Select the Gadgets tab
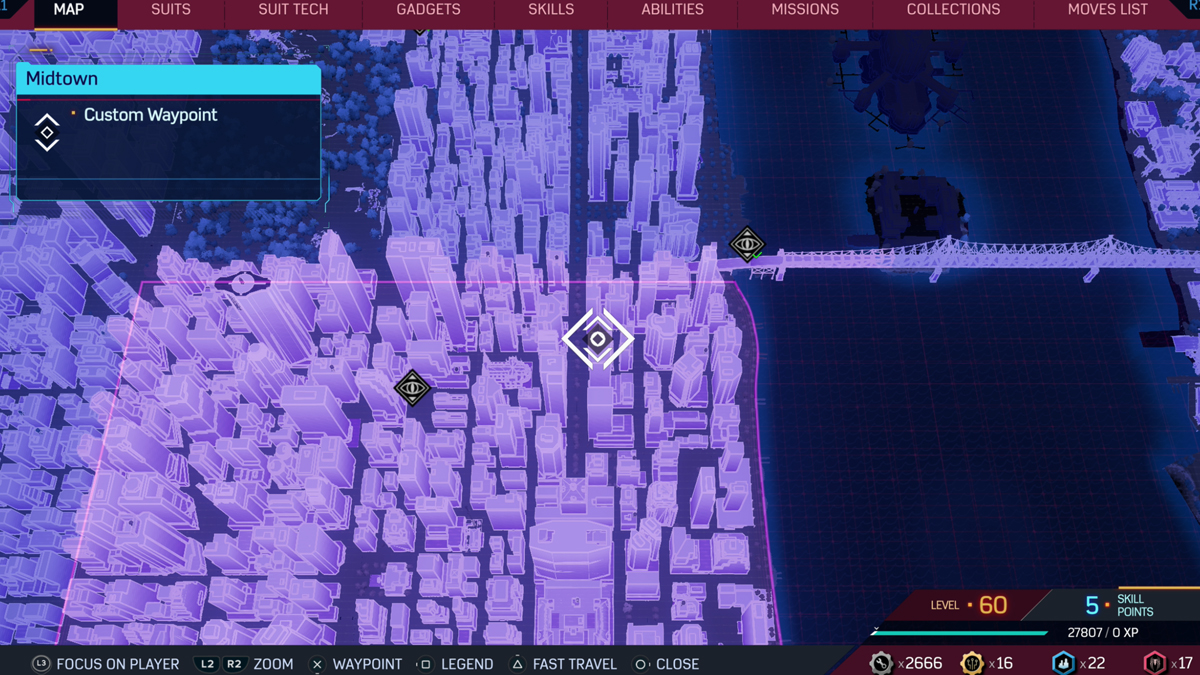The height and width of the screenshot is (675, 1200). pyautogui.click(x=428, y=10)
